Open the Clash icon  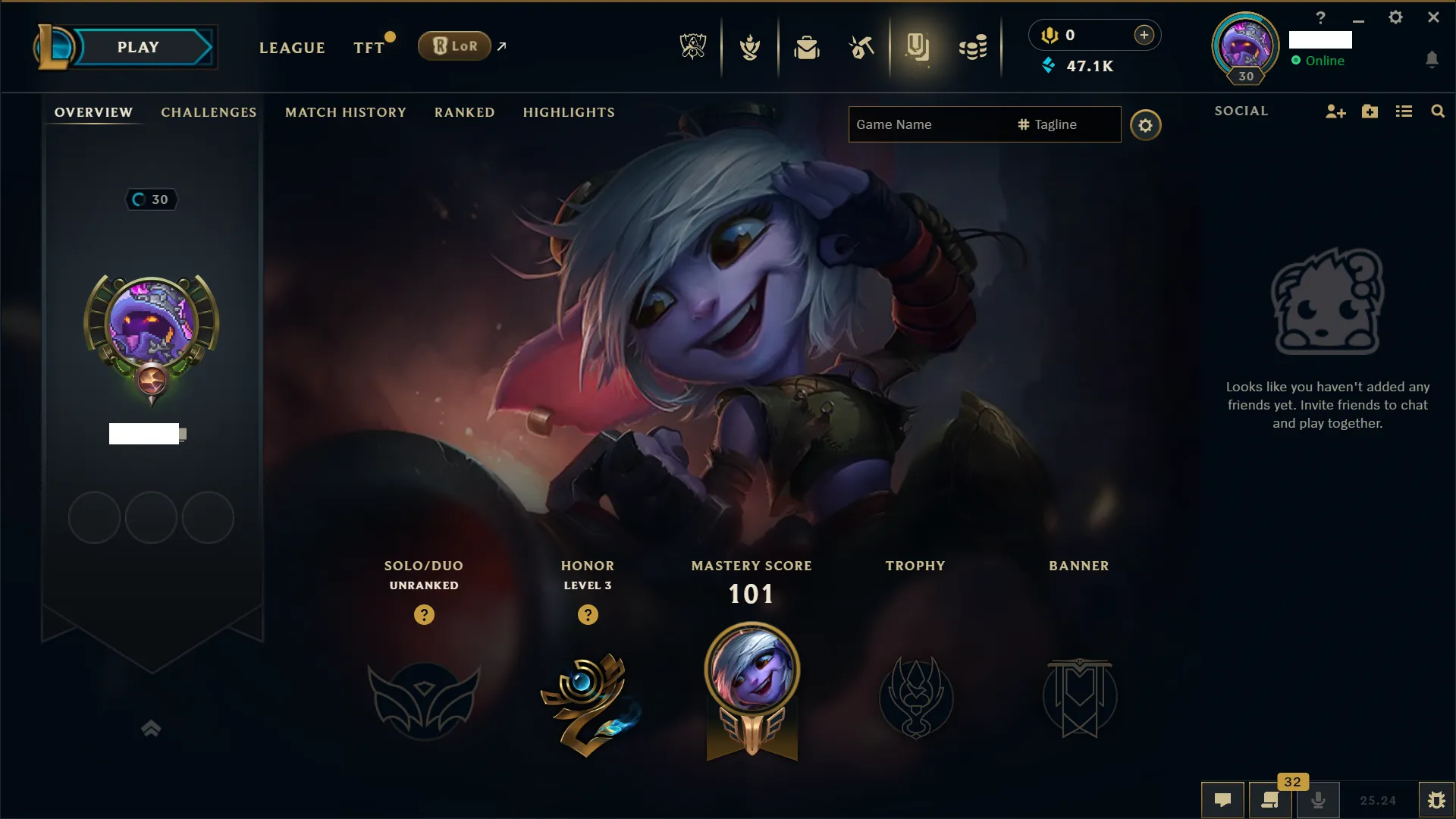[750, 46]
